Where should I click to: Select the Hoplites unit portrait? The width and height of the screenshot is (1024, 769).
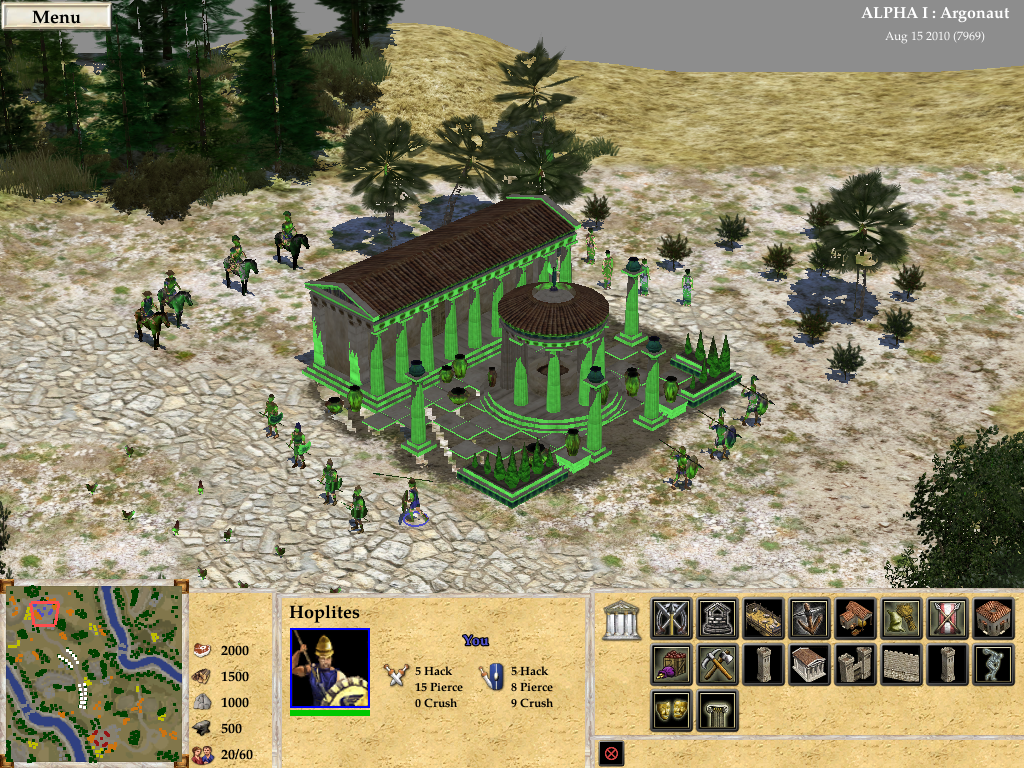(x=330, y=668)
